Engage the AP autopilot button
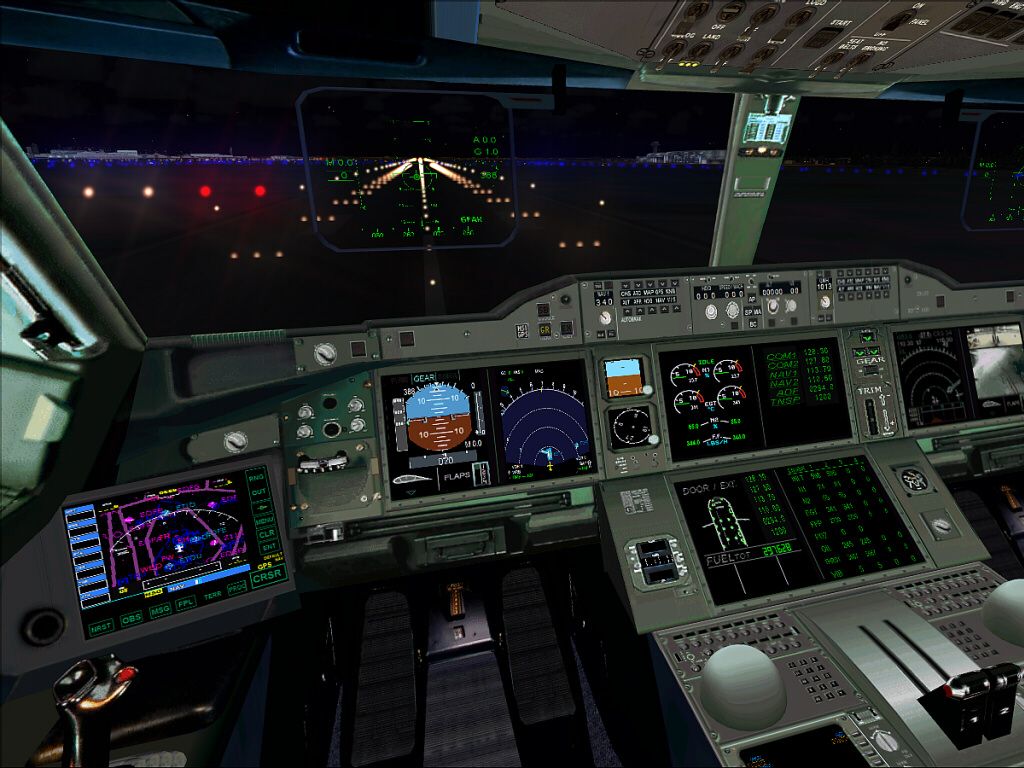1024x768 pixels. click(749, 299)
